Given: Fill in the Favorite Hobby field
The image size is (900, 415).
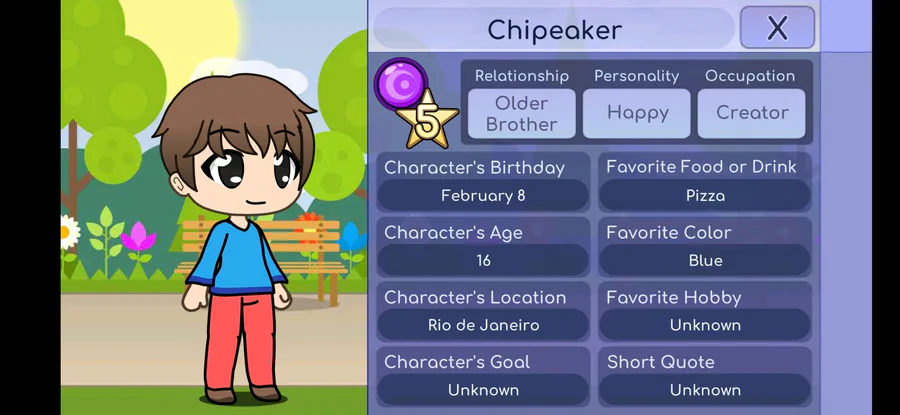Looking at the screenshot, I should (x=705, y=325).
